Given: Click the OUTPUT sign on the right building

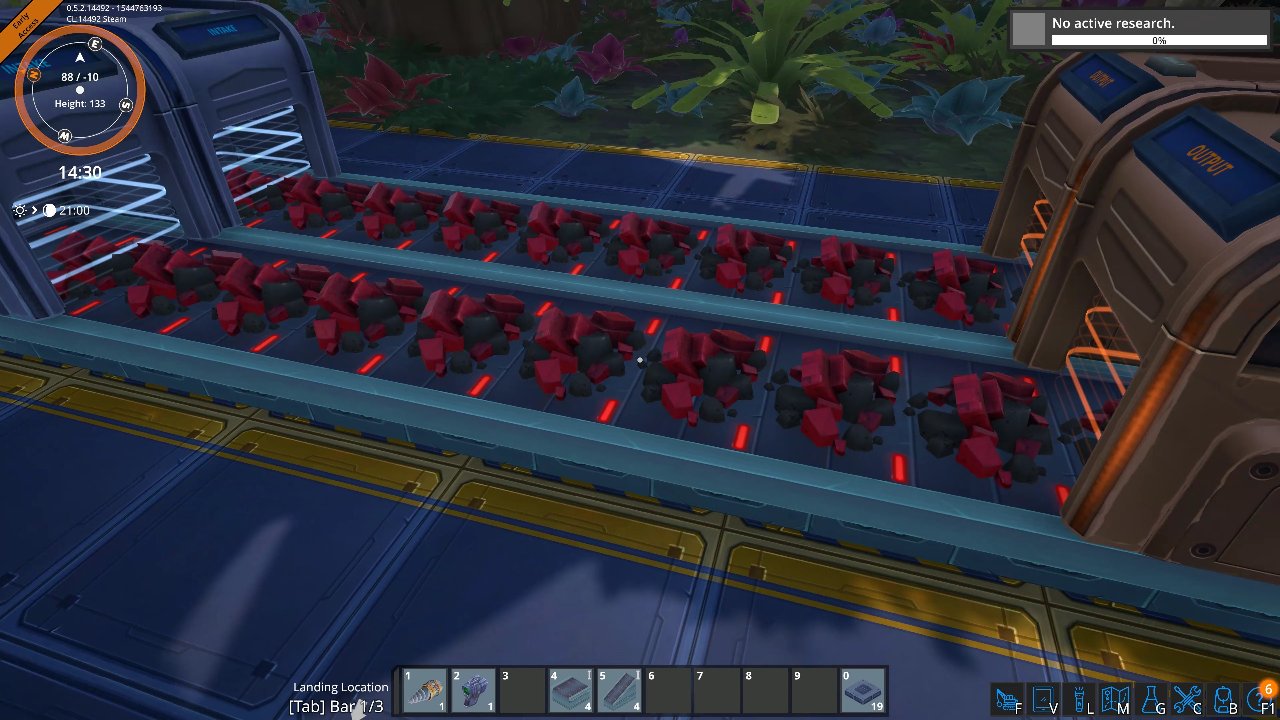Looking at the screenshot, I should click(1207, 160).
